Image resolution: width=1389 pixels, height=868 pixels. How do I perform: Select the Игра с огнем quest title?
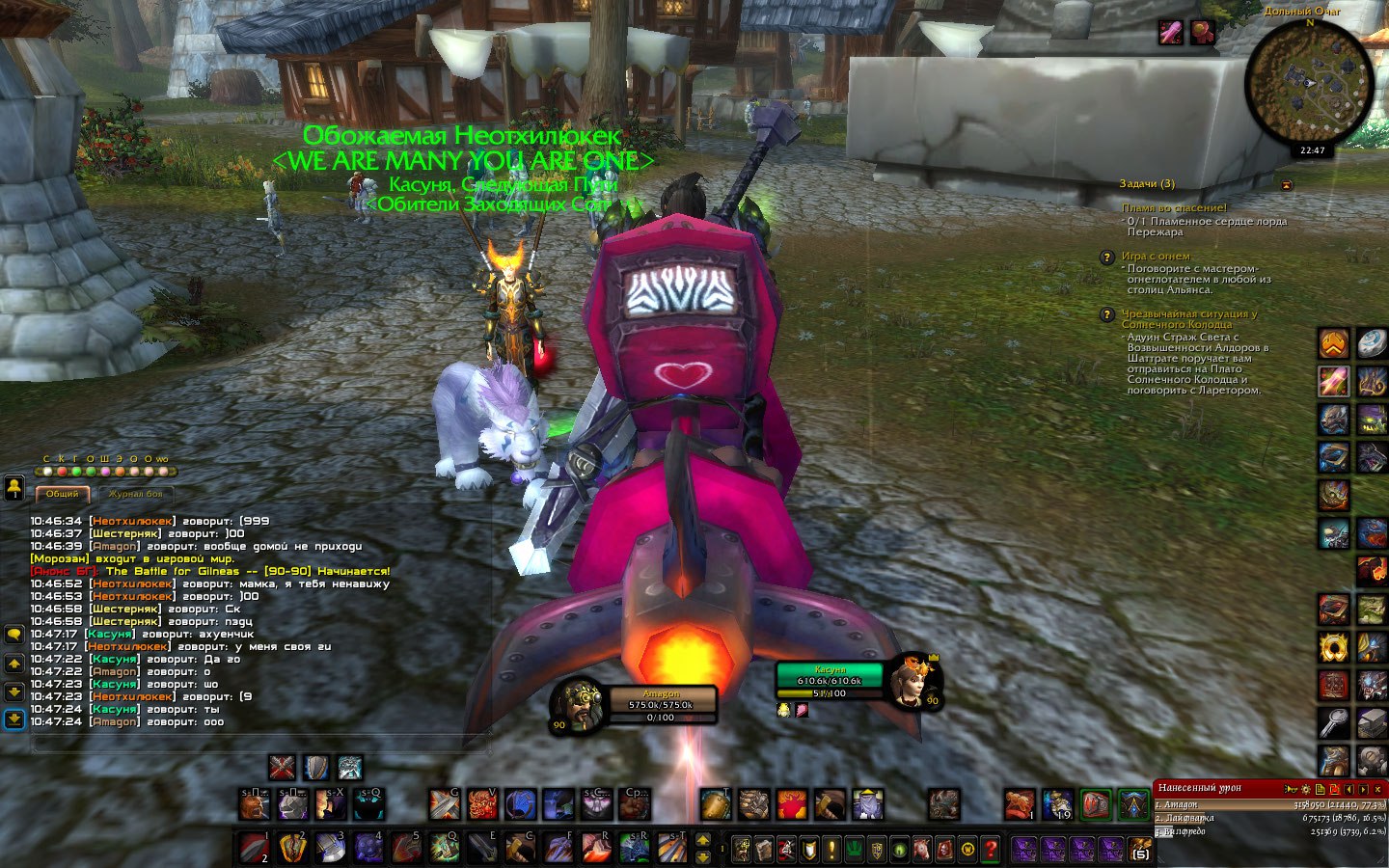pyautogui.click(x=1156, y=257)
